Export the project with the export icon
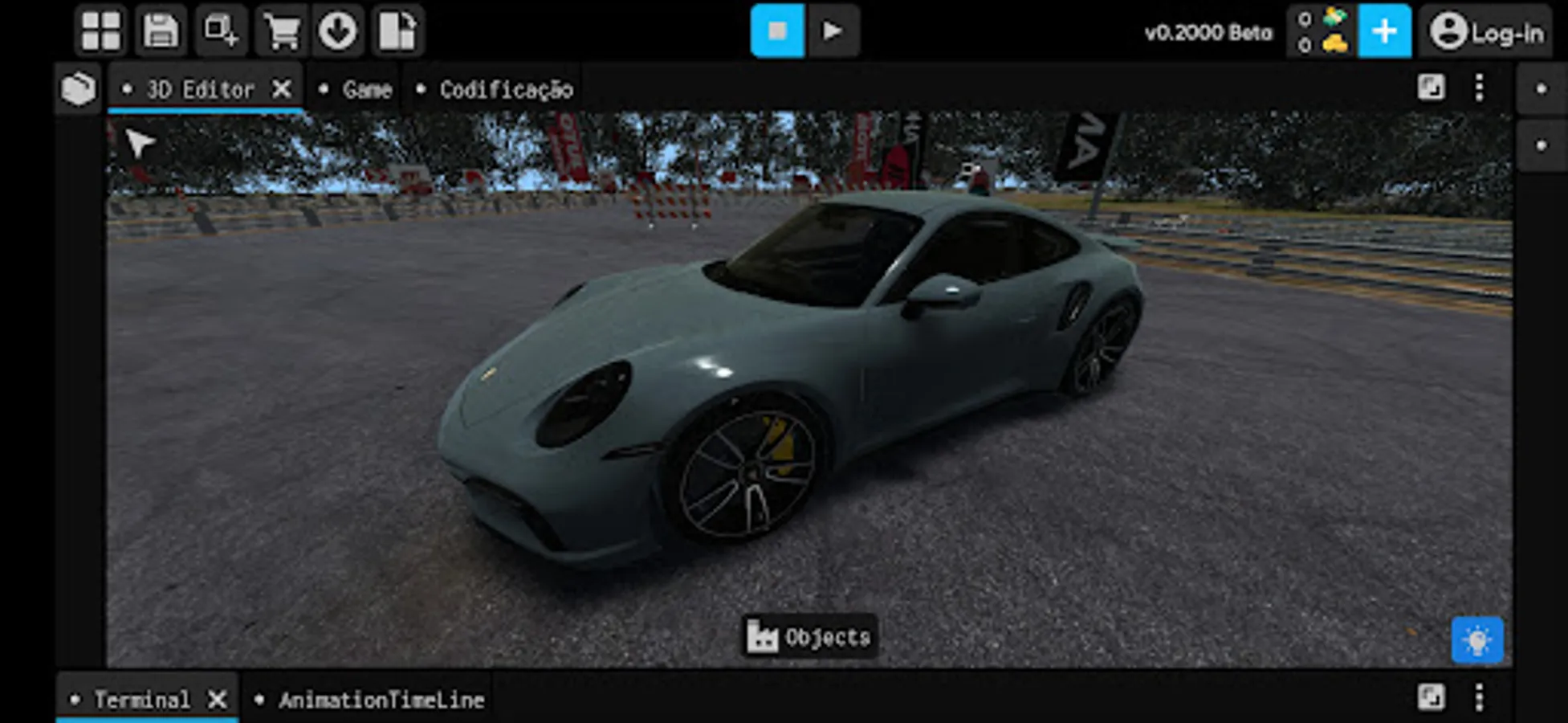The image size is (1568, 723). pos(398,31)
